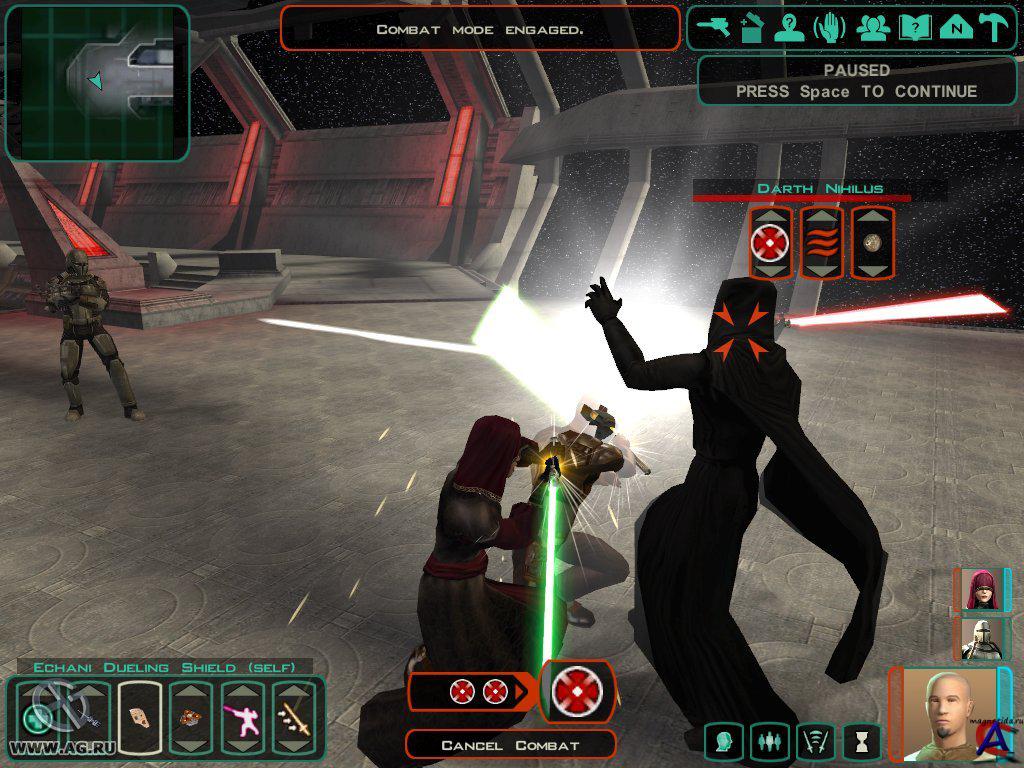Open the inventory box icon
This screenshot has height=768, width=1024.
pos(752,28)
